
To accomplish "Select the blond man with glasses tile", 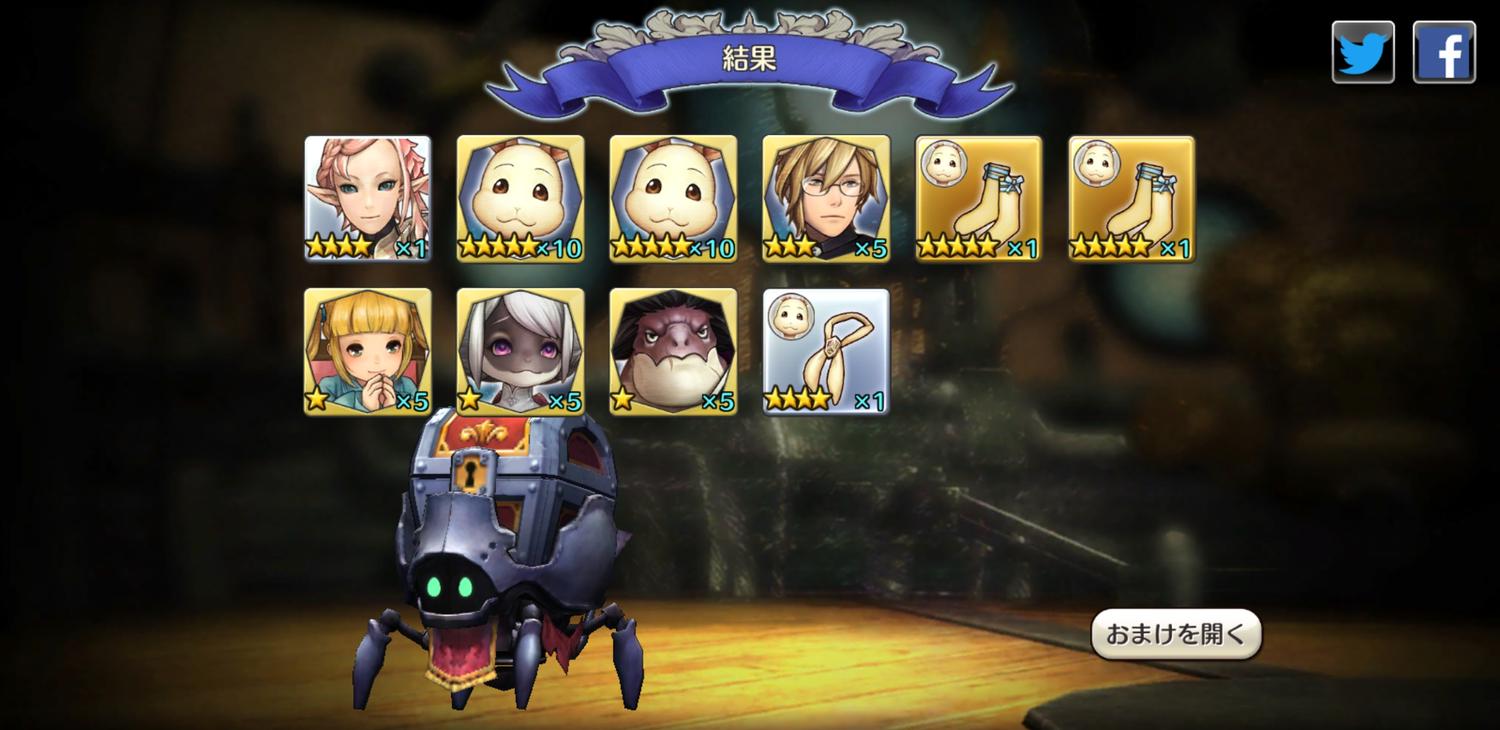I will point(826,198).
